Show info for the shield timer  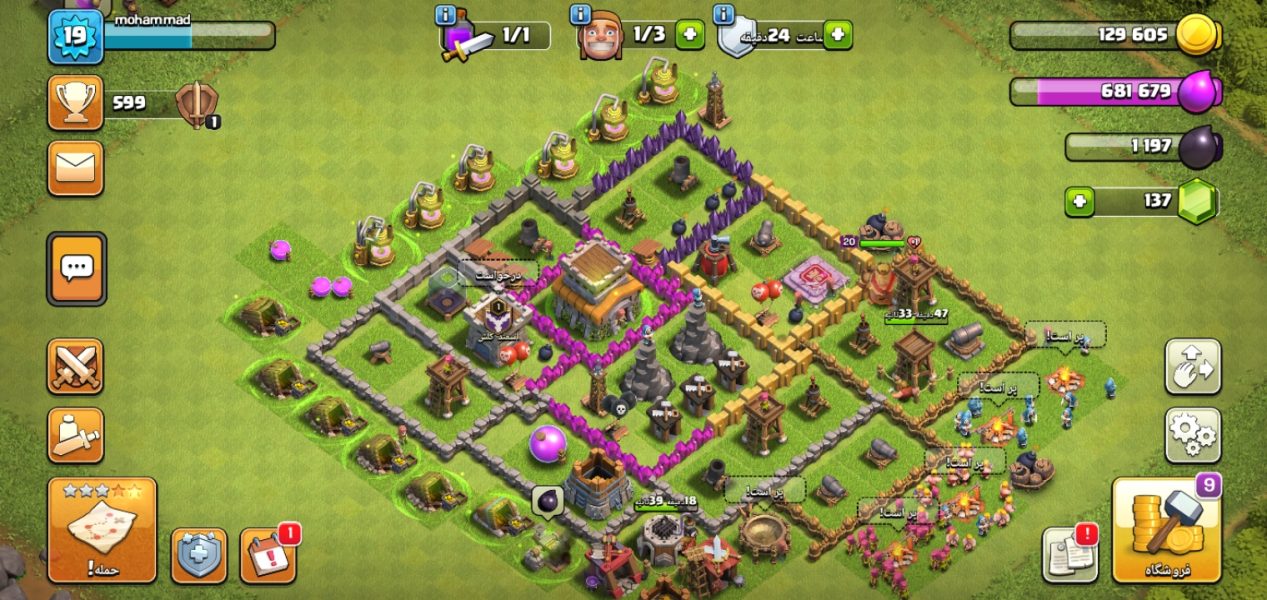pos(724,15)
